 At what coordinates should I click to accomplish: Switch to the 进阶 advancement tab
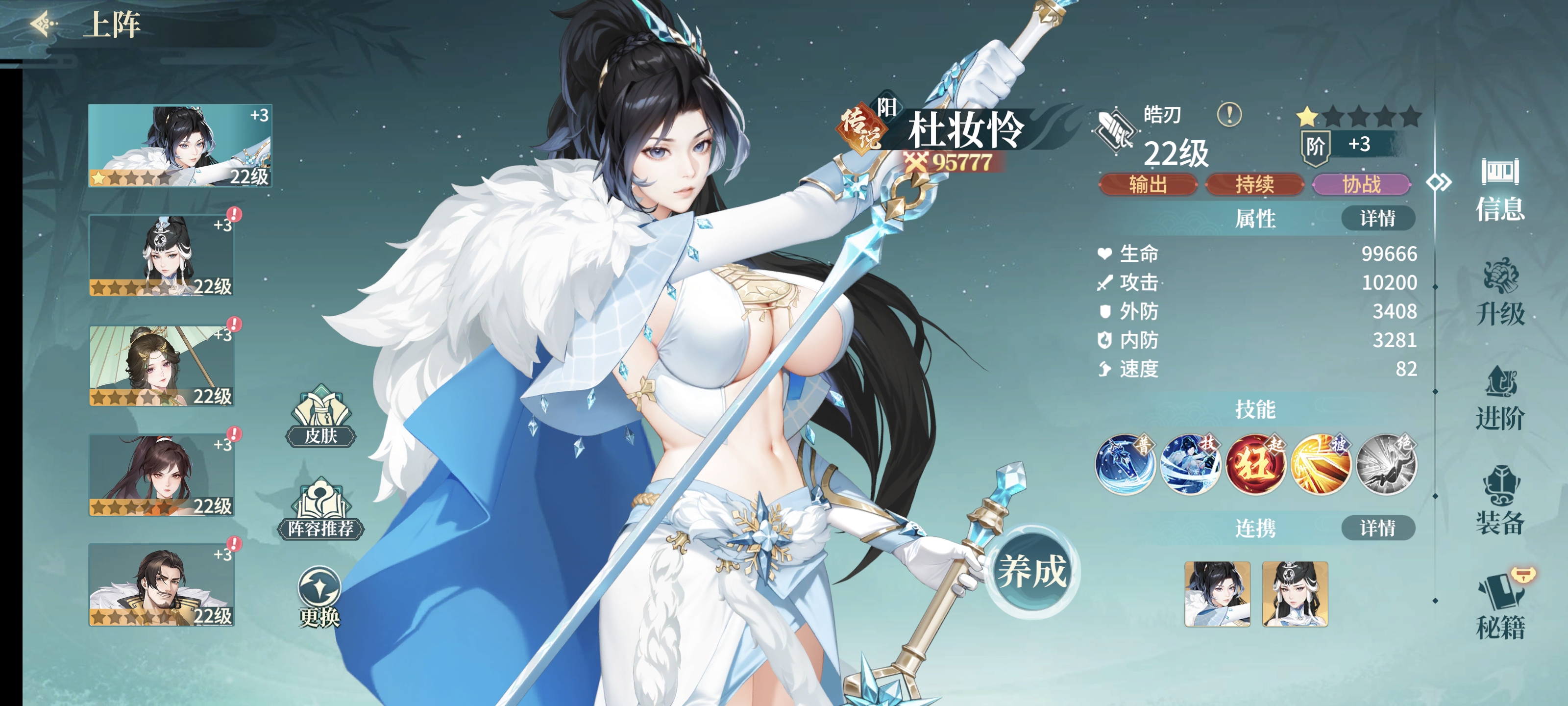[1500, 399]
